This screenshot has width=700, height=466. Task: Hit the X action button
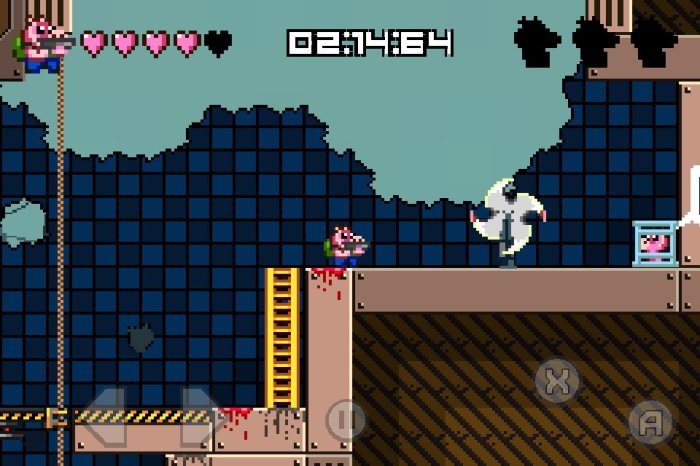click(558, 380)
